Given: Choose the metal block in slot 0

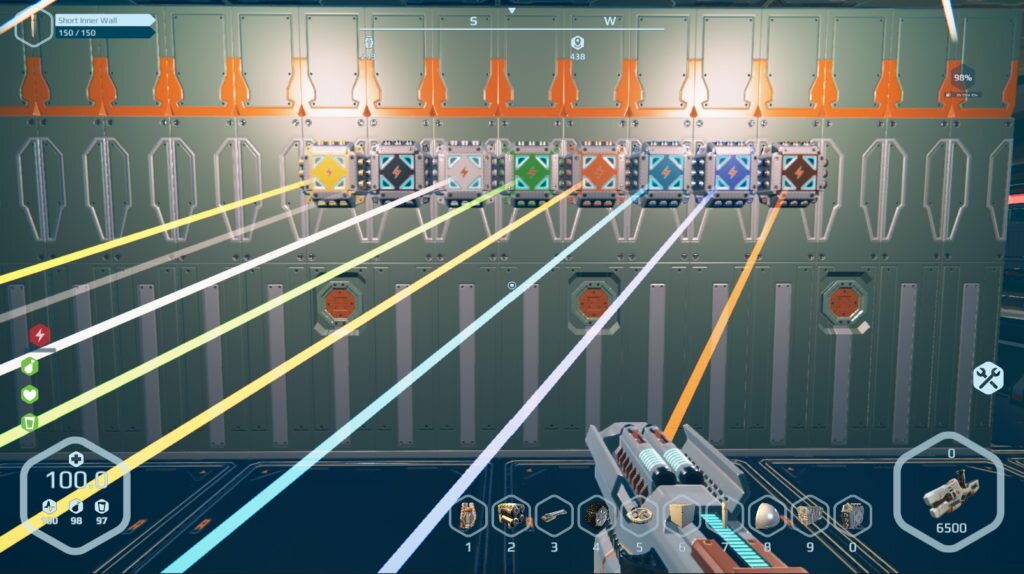Looking at the screenshot, I should point(852,516).
